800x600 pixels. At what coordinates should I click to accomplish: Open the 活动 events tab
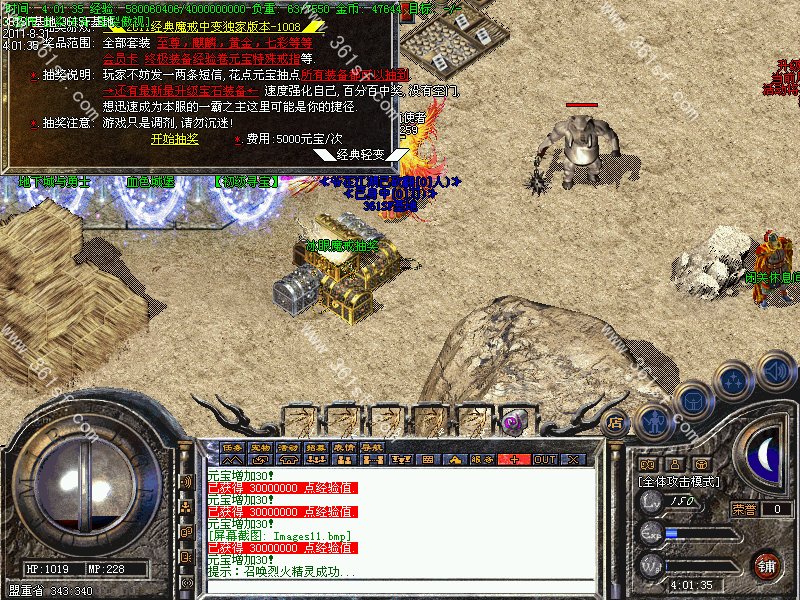pos(289,447)
